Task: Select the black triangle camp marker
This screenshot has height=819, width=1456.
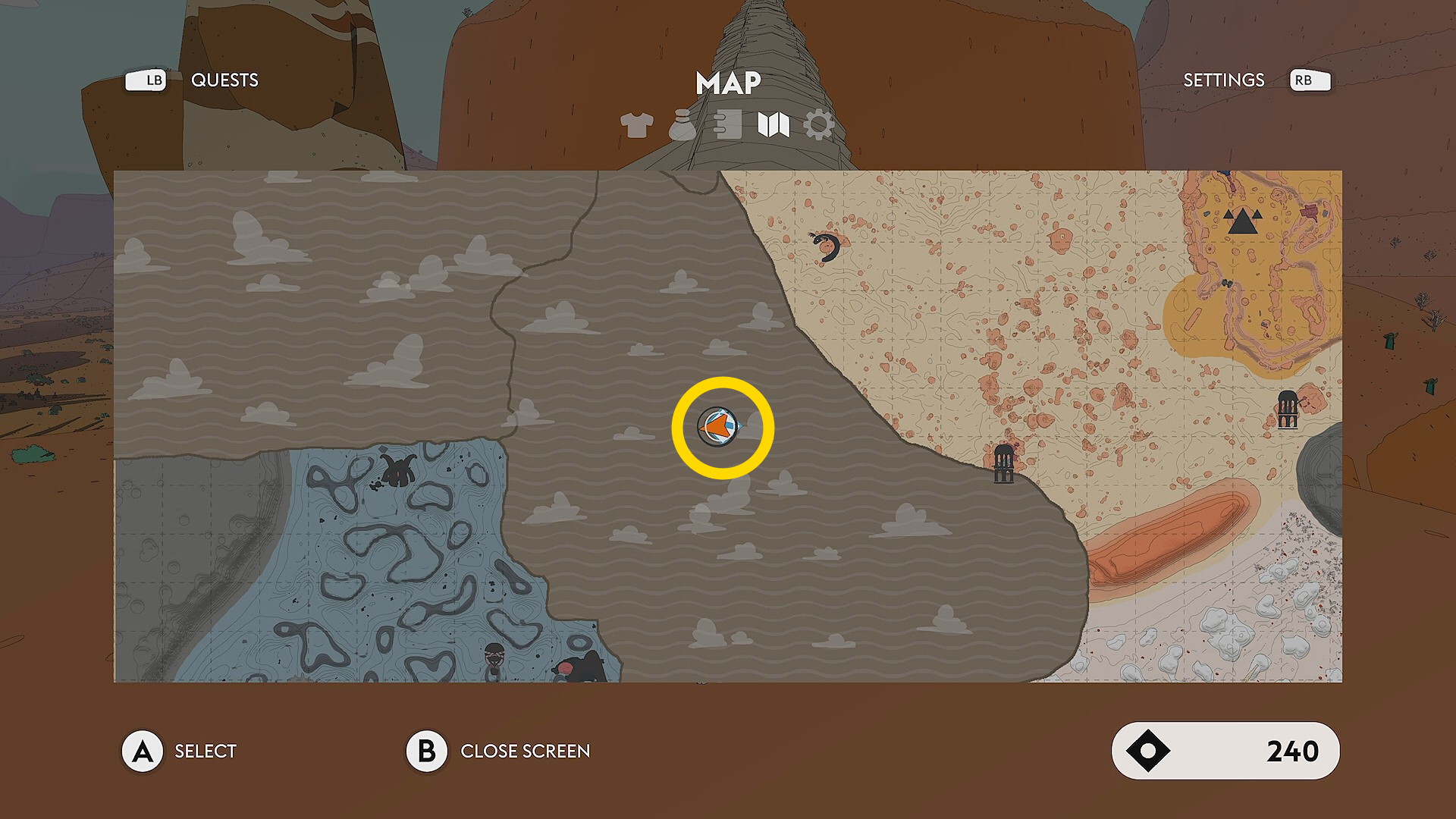Action: 1241,221
